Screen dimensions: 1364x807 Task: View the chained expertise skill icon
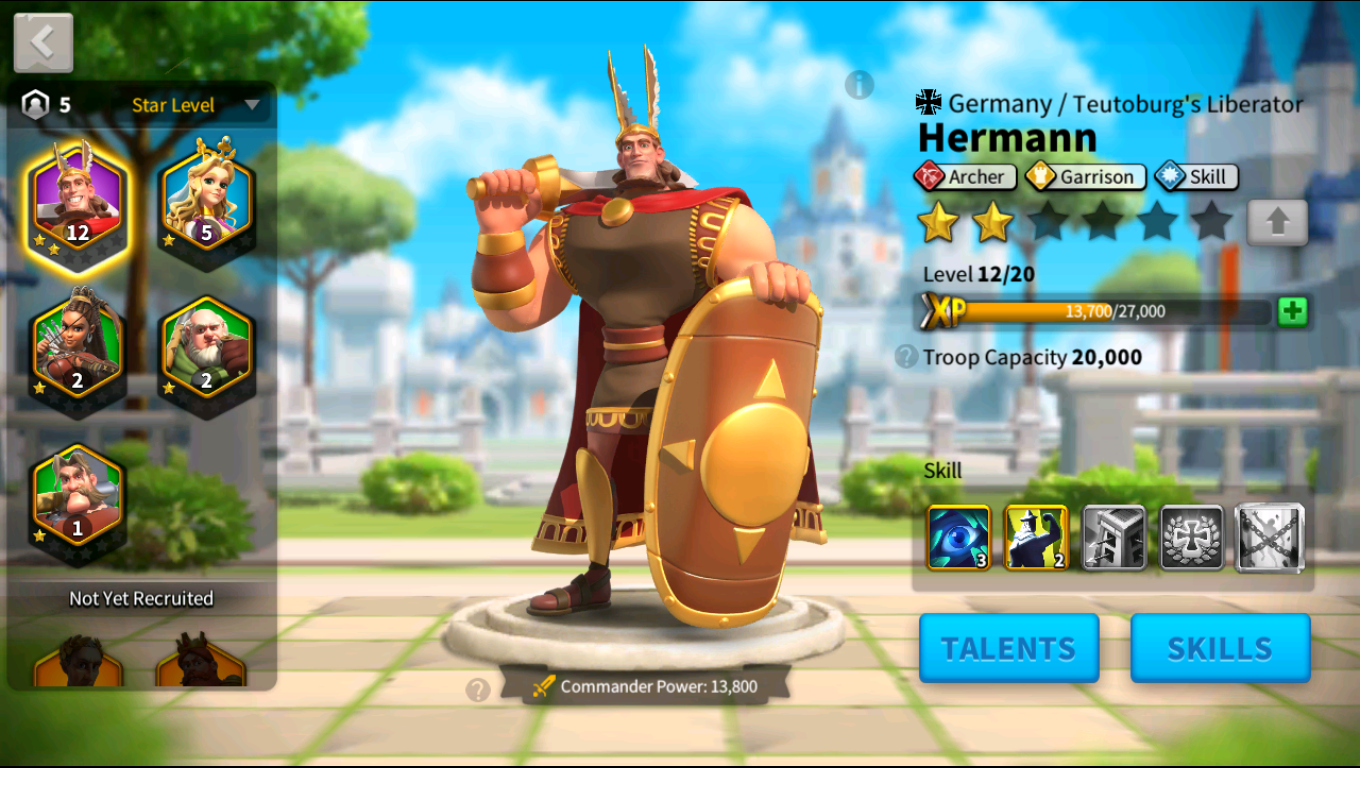1270,538
